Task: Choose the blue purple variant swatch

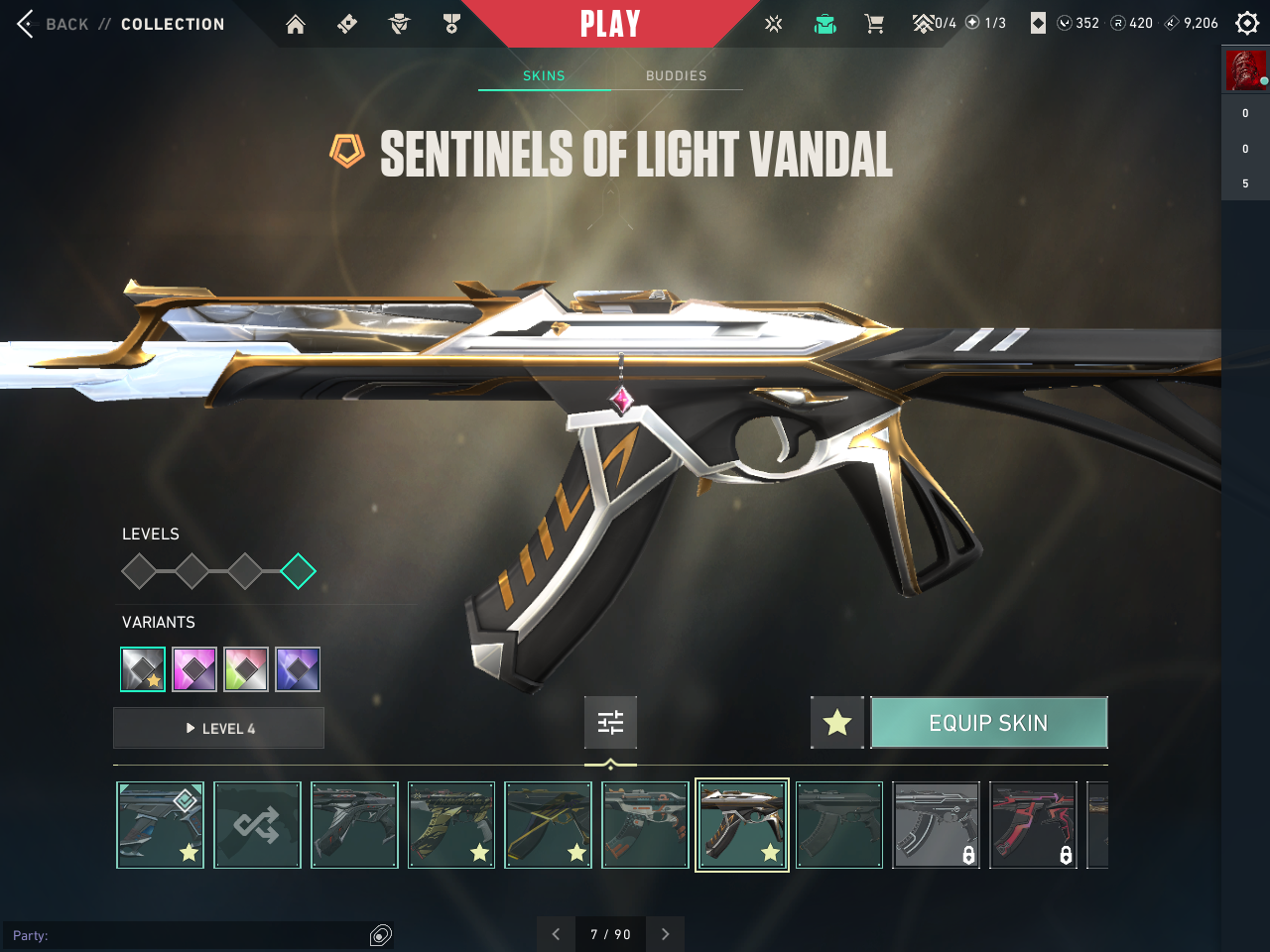Action: pos(298,669)
